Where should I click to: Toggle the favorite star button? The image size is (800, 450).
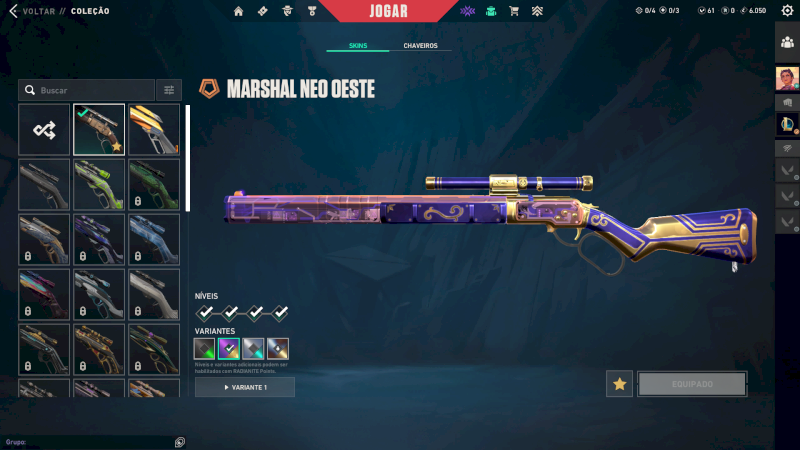pos(619,384)
